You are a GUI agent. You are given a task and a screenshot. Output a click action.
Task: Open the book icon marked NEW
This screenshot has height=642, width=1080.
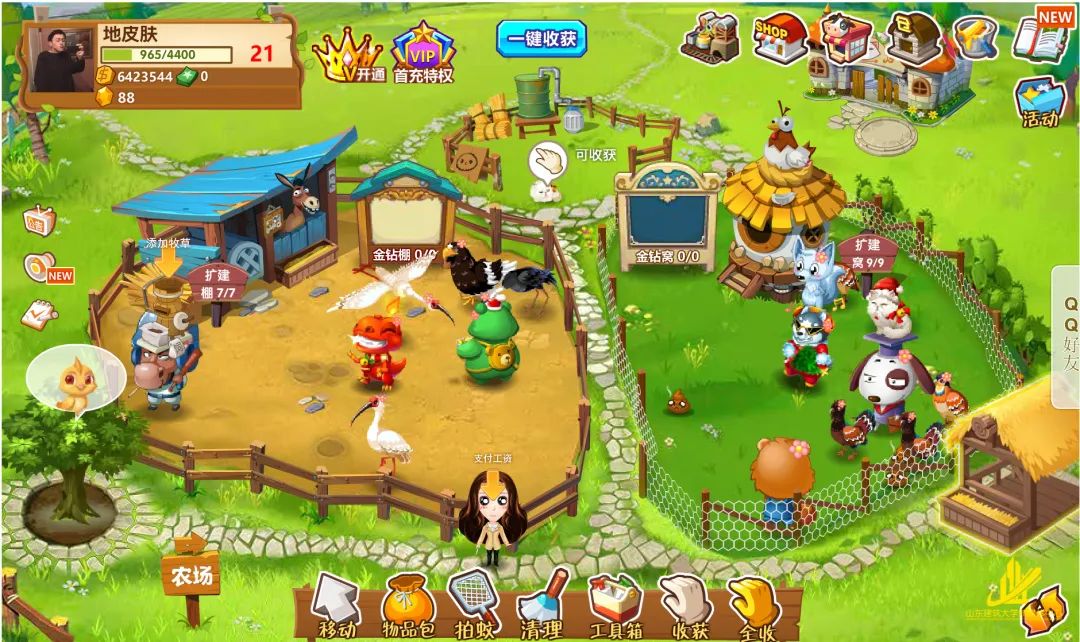point(1041,36)
